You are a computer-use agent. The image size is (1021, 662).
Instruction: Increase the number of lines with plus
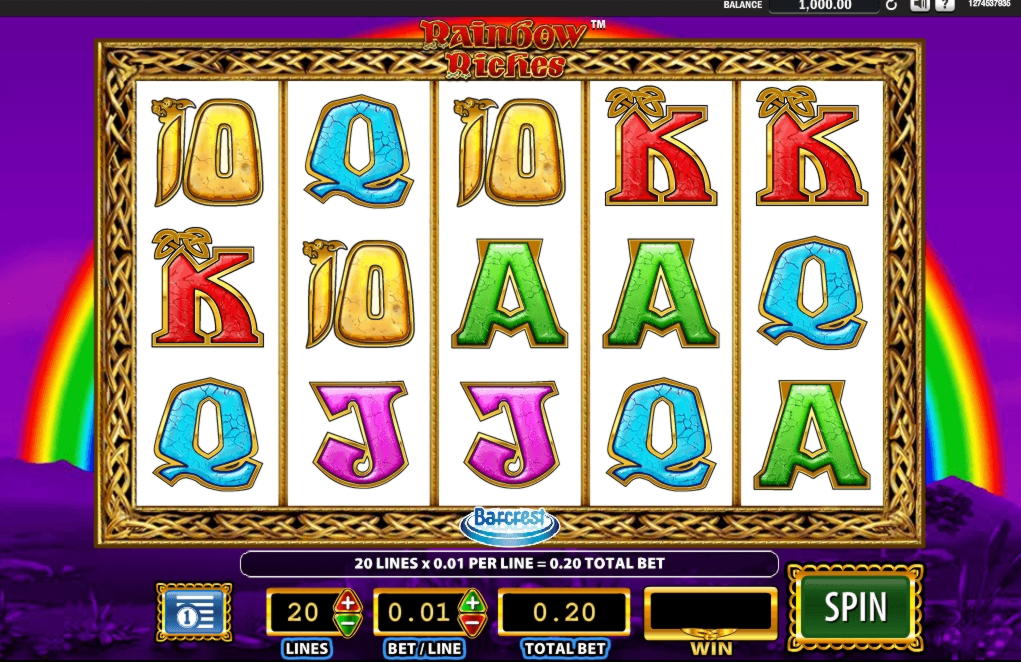point(347,602)
